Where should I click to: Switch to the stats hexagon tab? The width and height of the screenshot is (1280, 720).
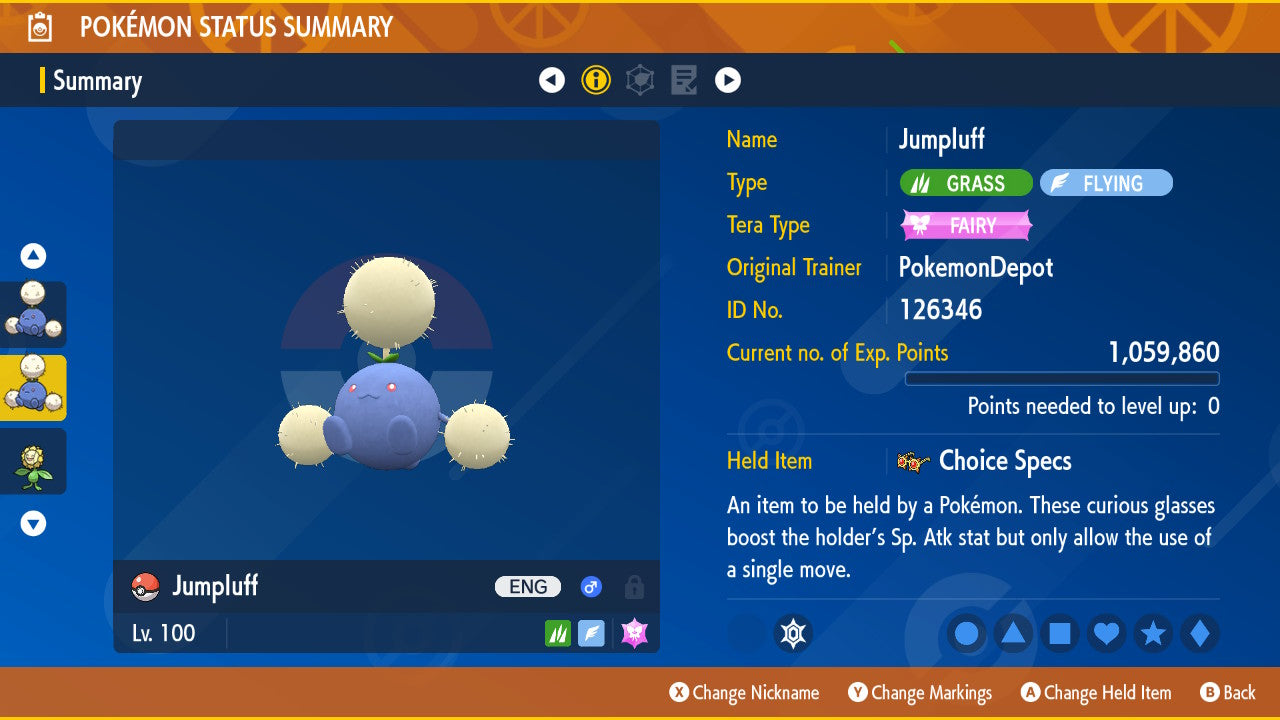click(x=640, y=80)
